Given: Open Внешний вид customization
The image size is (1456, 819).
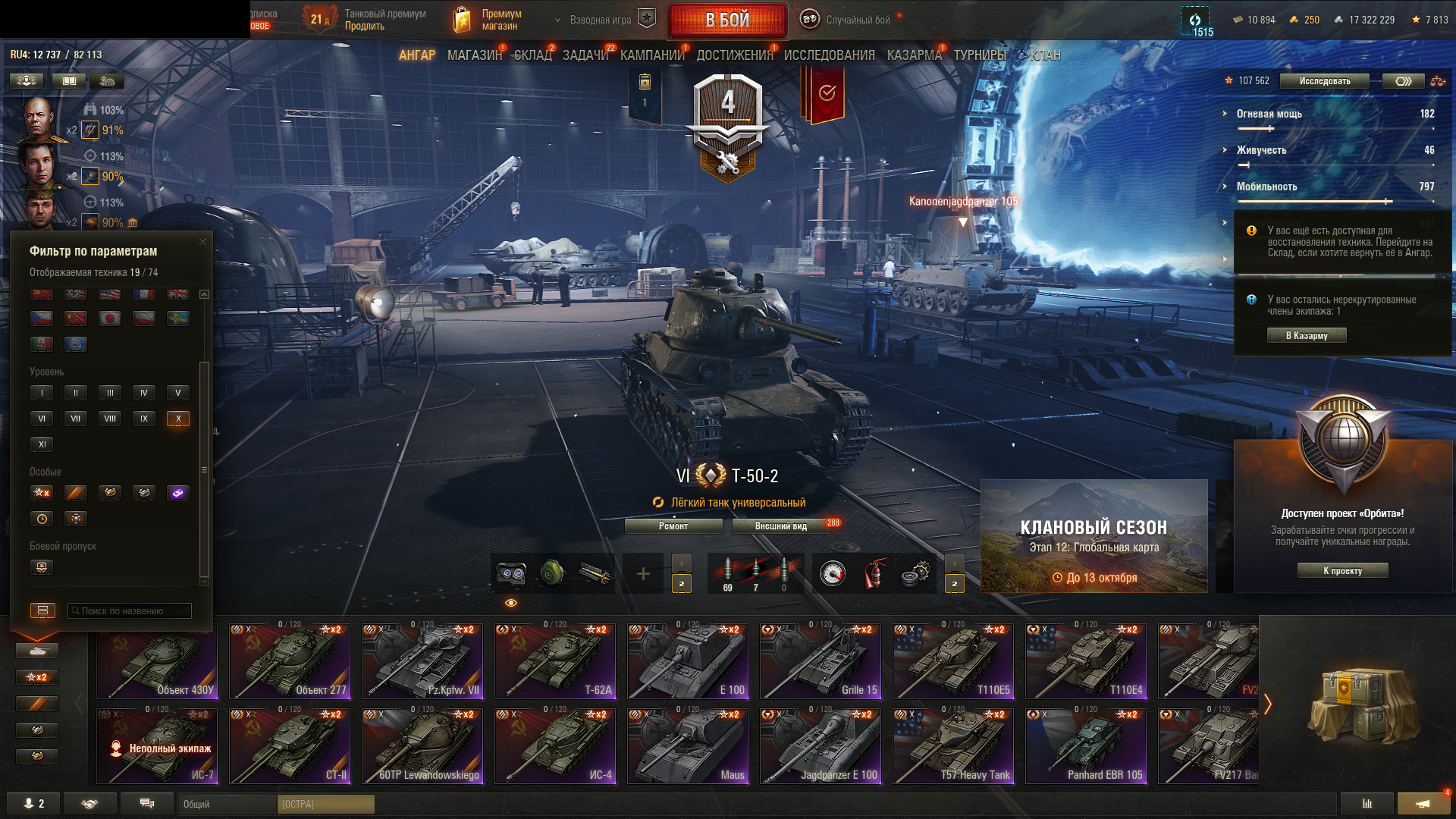Looking at the screenshot, I should click(781, 526).
